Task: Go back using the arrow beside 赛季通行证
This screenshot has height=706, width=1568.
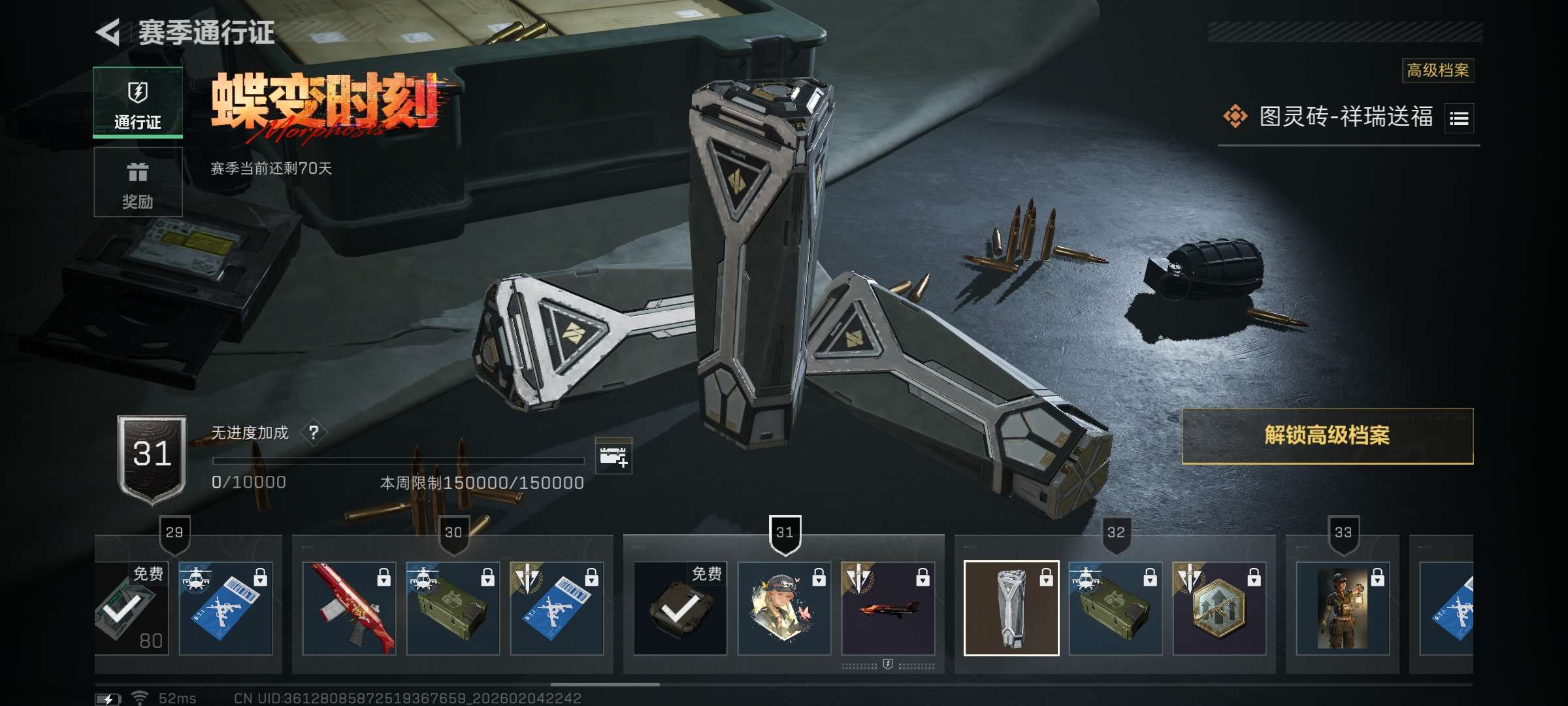Action: tap(108, 32)
